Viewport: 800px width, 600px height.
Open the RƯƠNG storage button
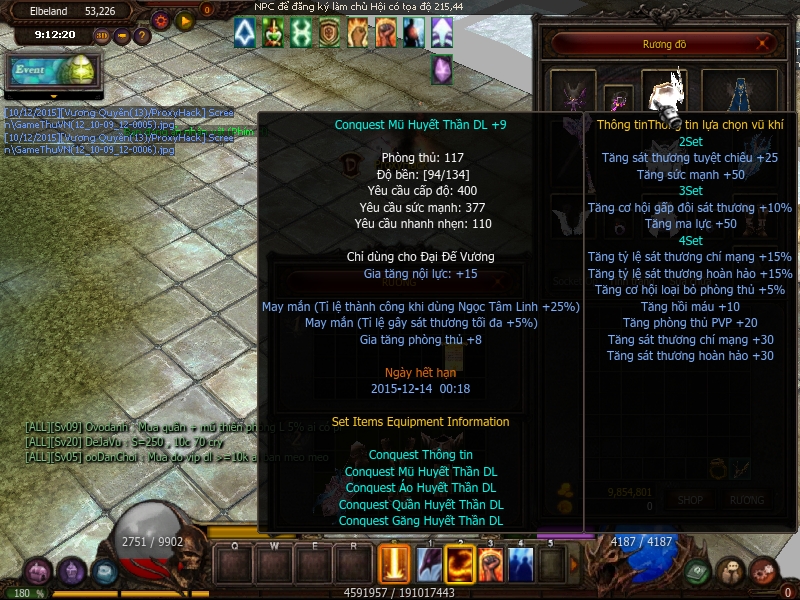[746, 499]
